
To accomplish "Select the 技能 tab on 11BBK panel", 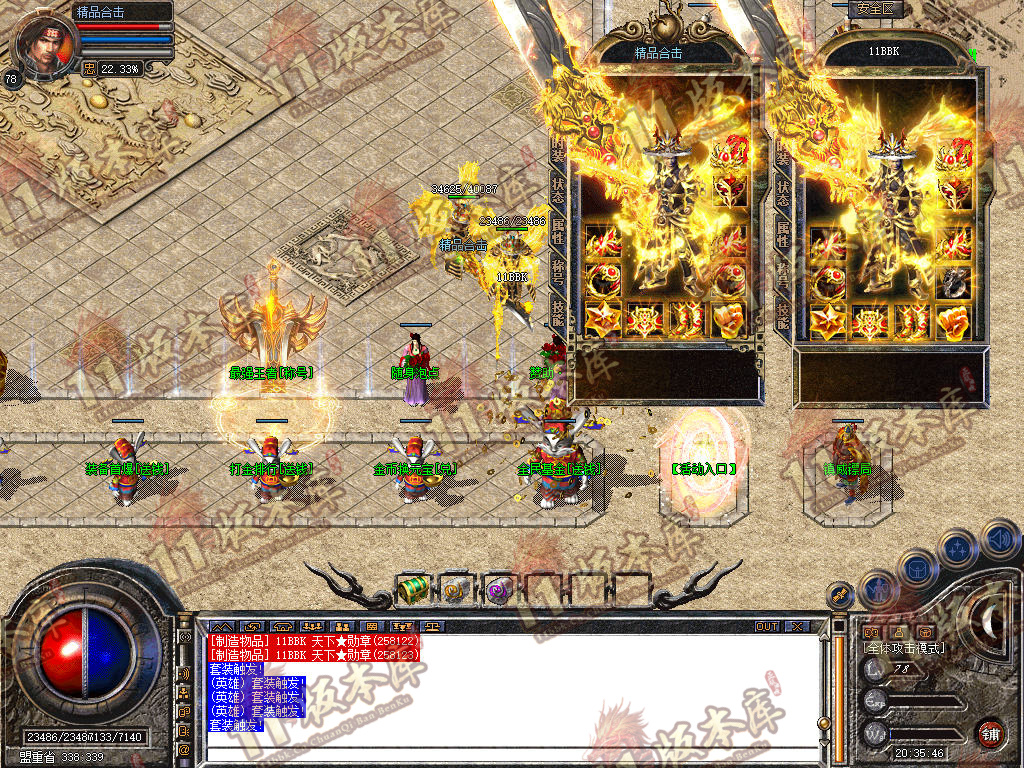I will 783,315.
